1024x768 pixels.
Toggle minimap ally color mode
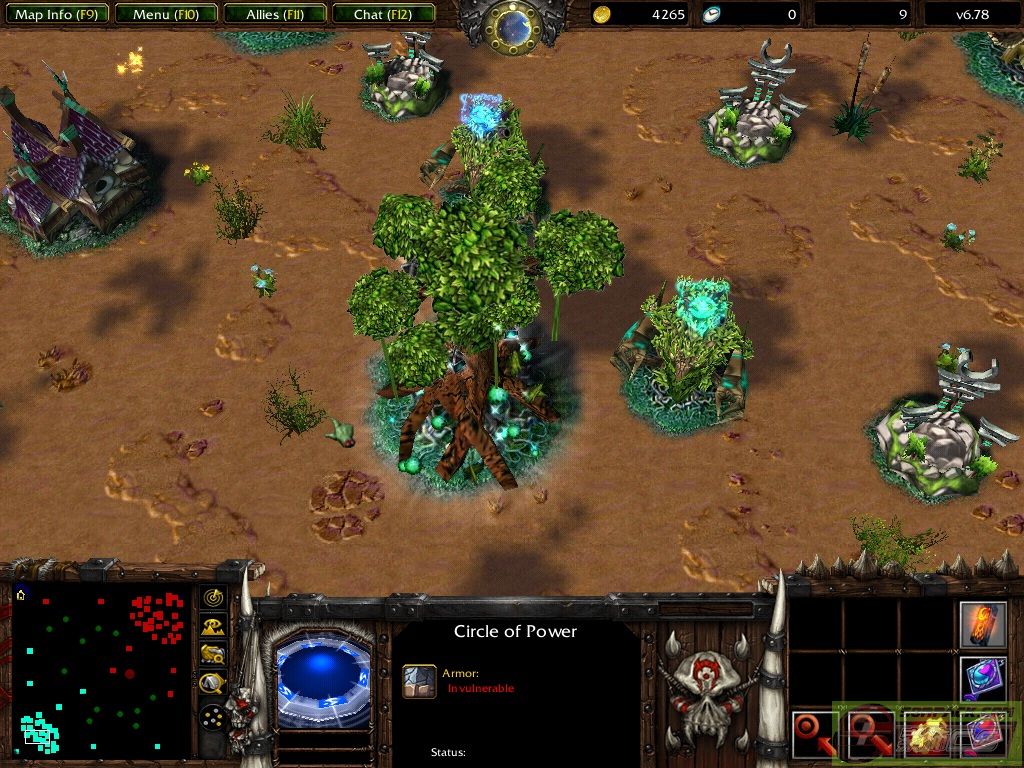(212, 655)
